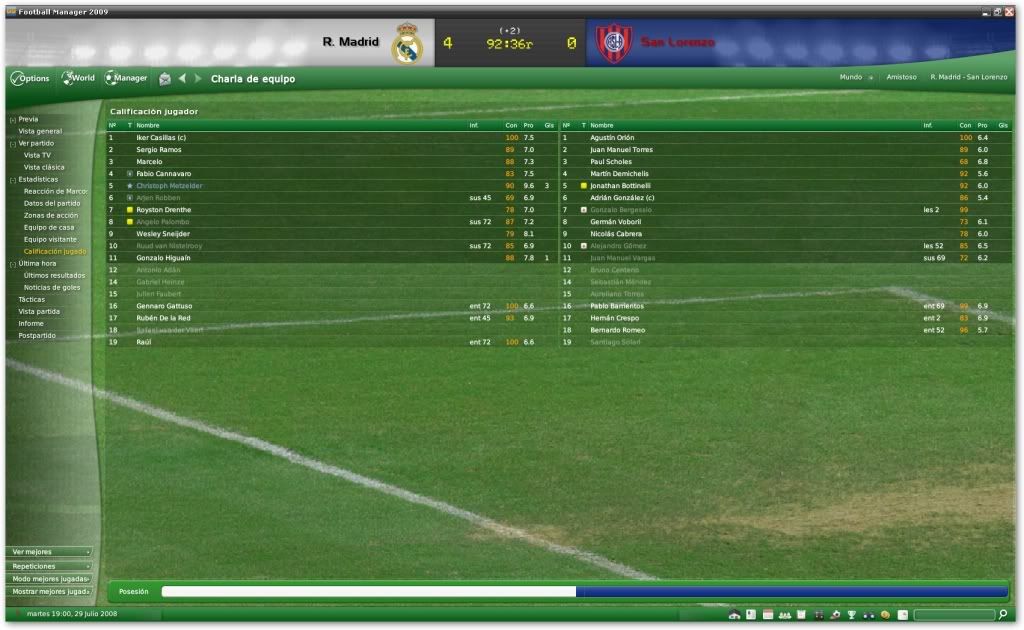The width and height of the screenshot is (1024, 630).
Task: Open the Repeticiones dropdown
Action: pos(49,565)
